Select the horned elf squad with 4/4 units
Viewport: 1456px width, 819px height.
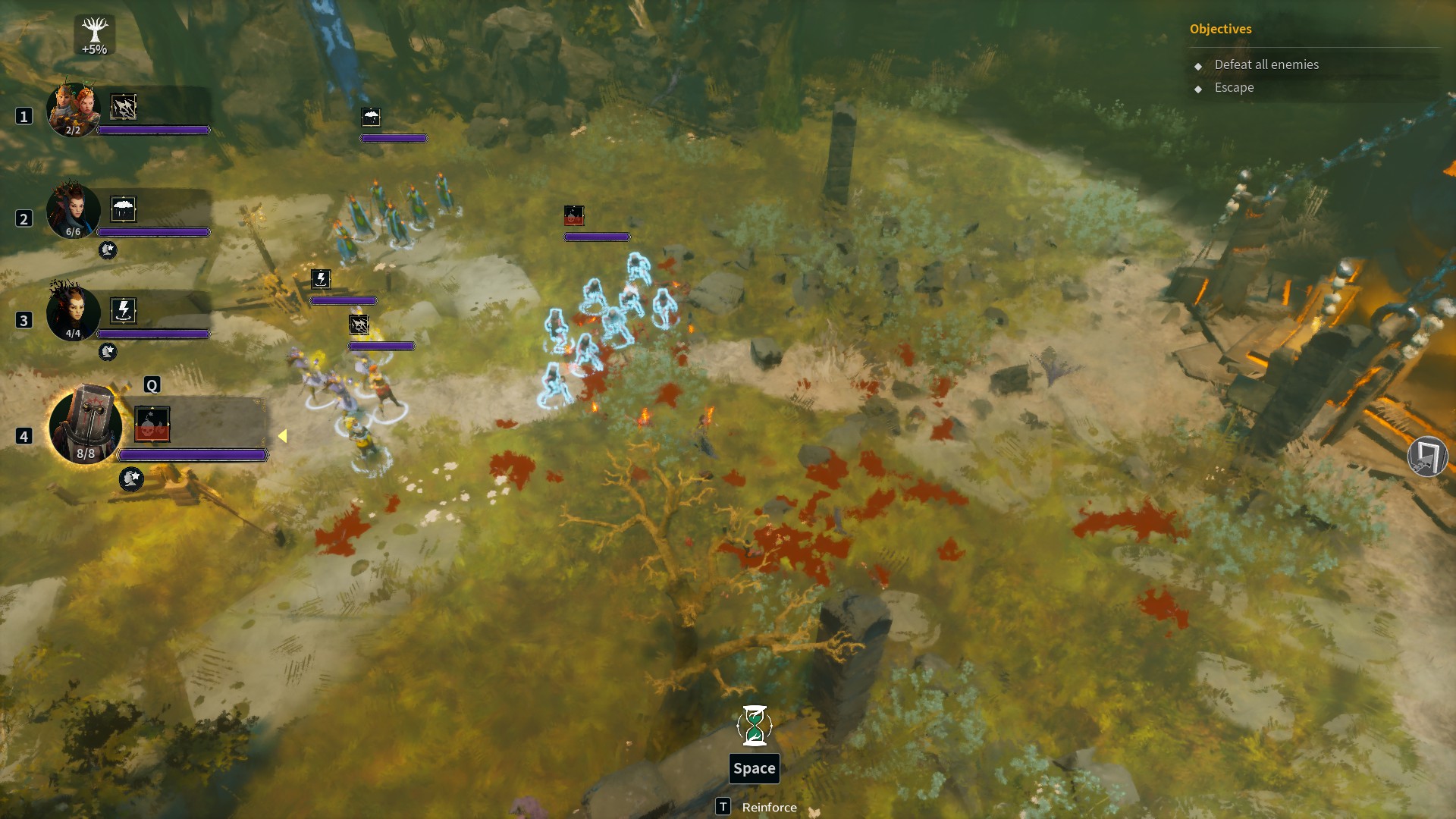[74, 312]
